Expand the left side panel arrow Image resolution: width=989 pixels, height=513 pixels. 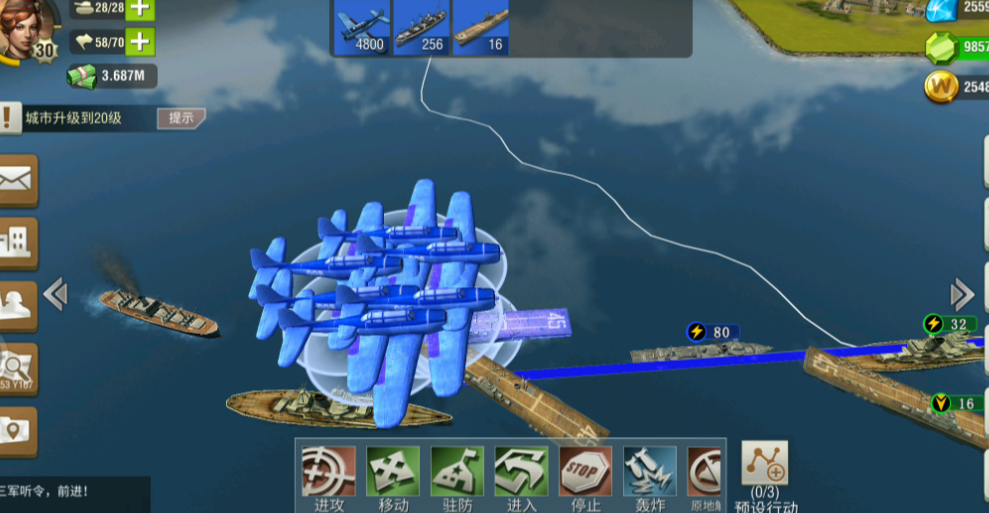point(56,293)
